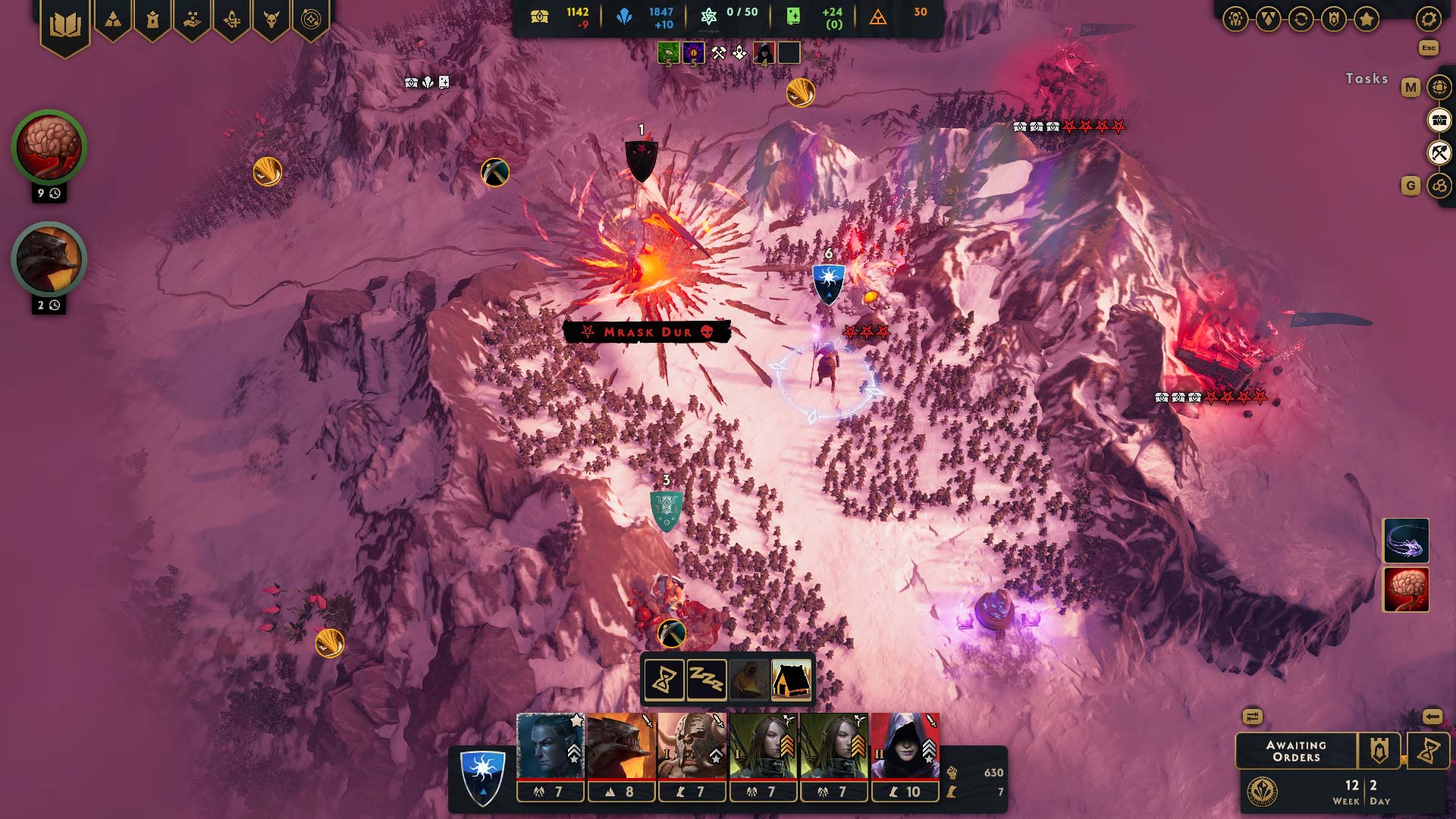Viewport: 1456px width, 819px height.
Task: Select the blue elf hero portrait
Action: point(550,746)
